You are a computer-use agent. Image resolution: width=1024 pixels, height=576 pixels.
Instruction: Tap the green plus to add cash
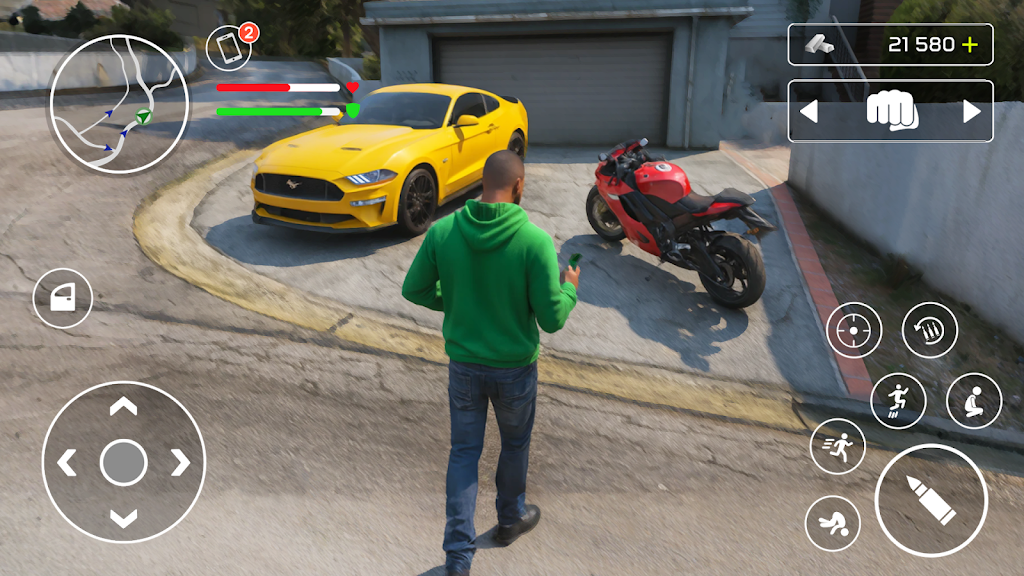[969, 45]
